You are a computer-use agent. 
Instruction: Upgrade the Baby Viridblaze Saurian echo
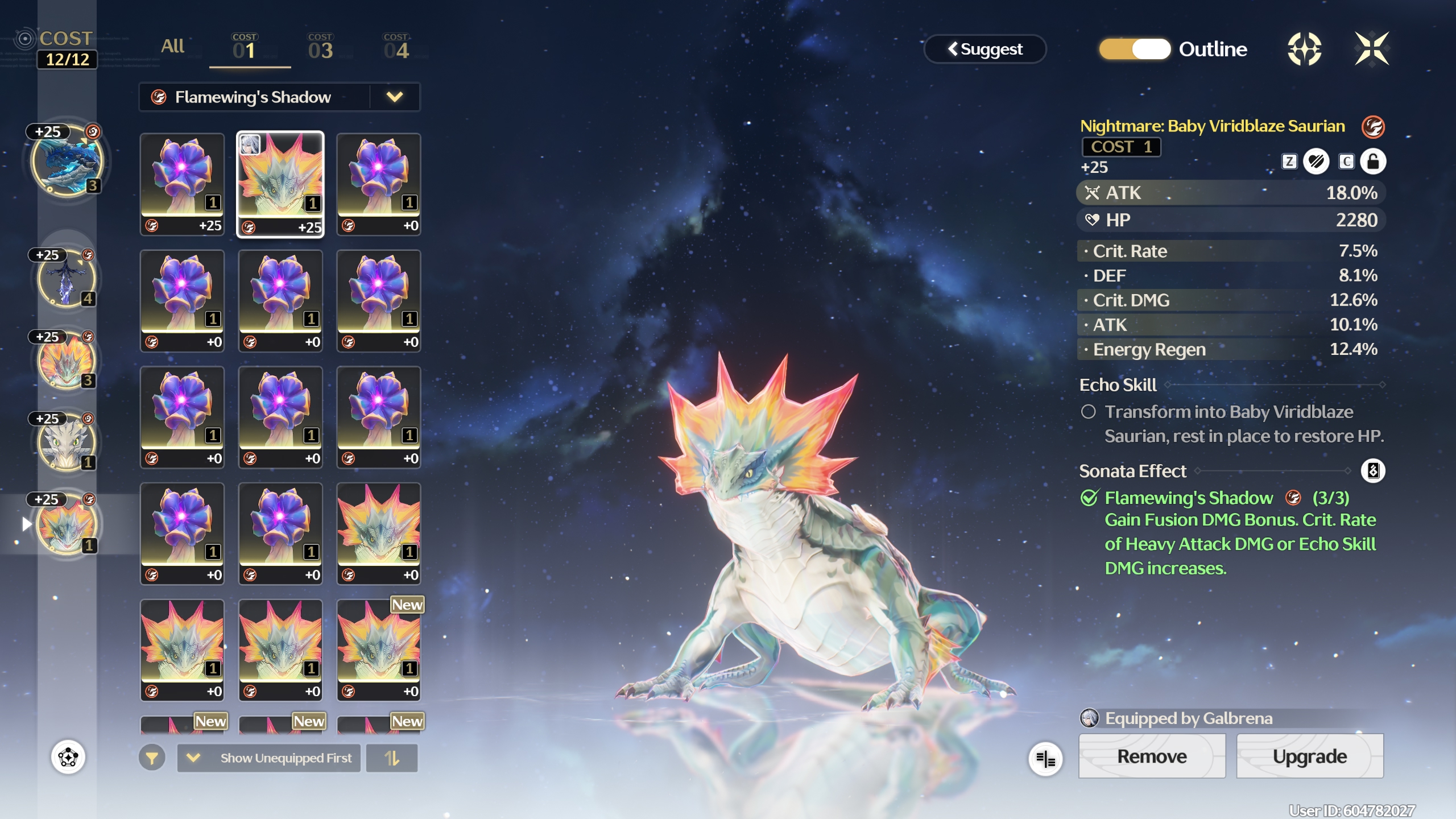[x=1309, y=756]
